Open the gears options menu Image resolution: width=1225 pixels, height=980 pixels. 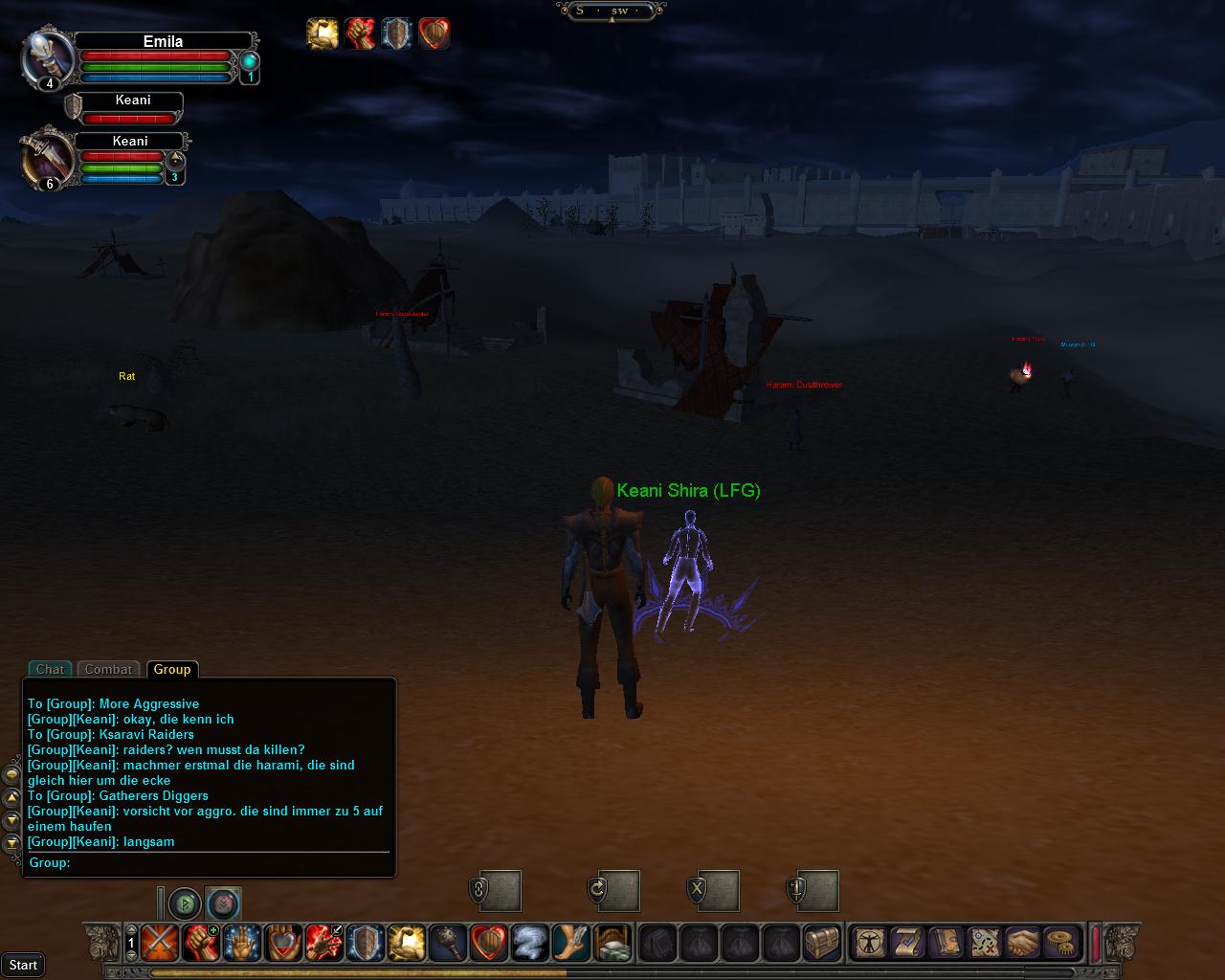click(1059, 943)
